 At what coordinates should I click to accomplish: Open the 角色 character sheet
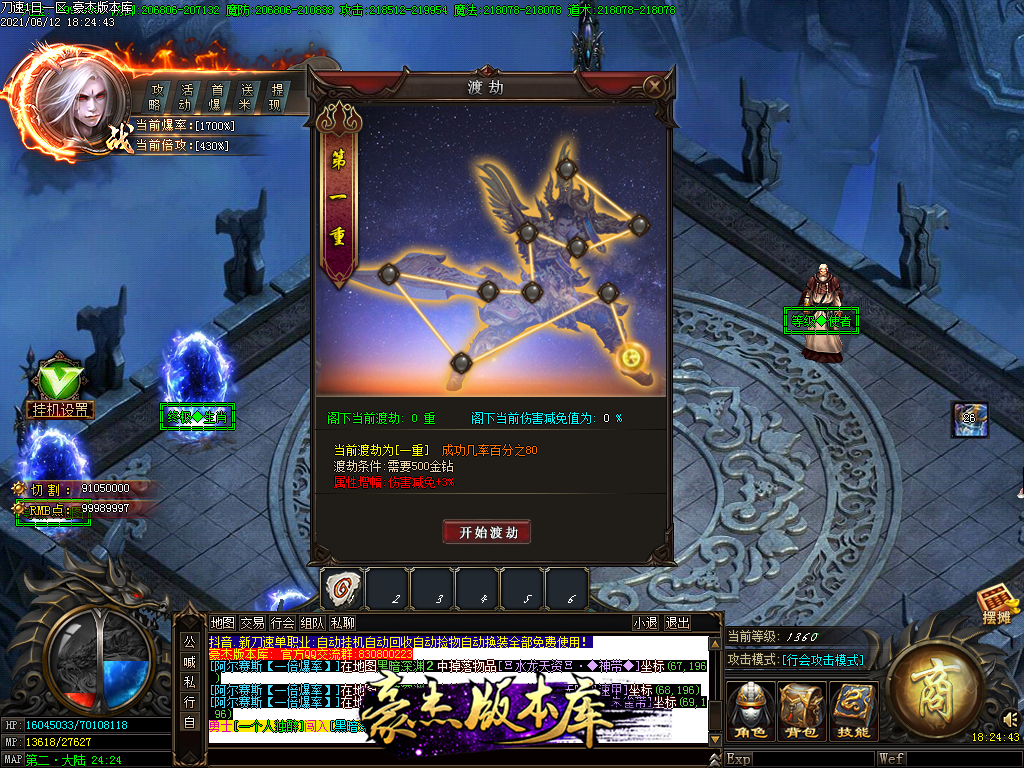pyautogui.click(x=750, y=712)
